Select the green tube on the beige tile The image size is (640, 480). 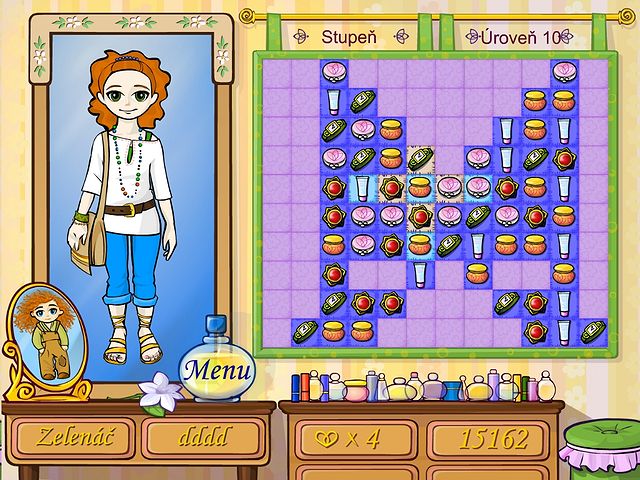coord(420,158)
